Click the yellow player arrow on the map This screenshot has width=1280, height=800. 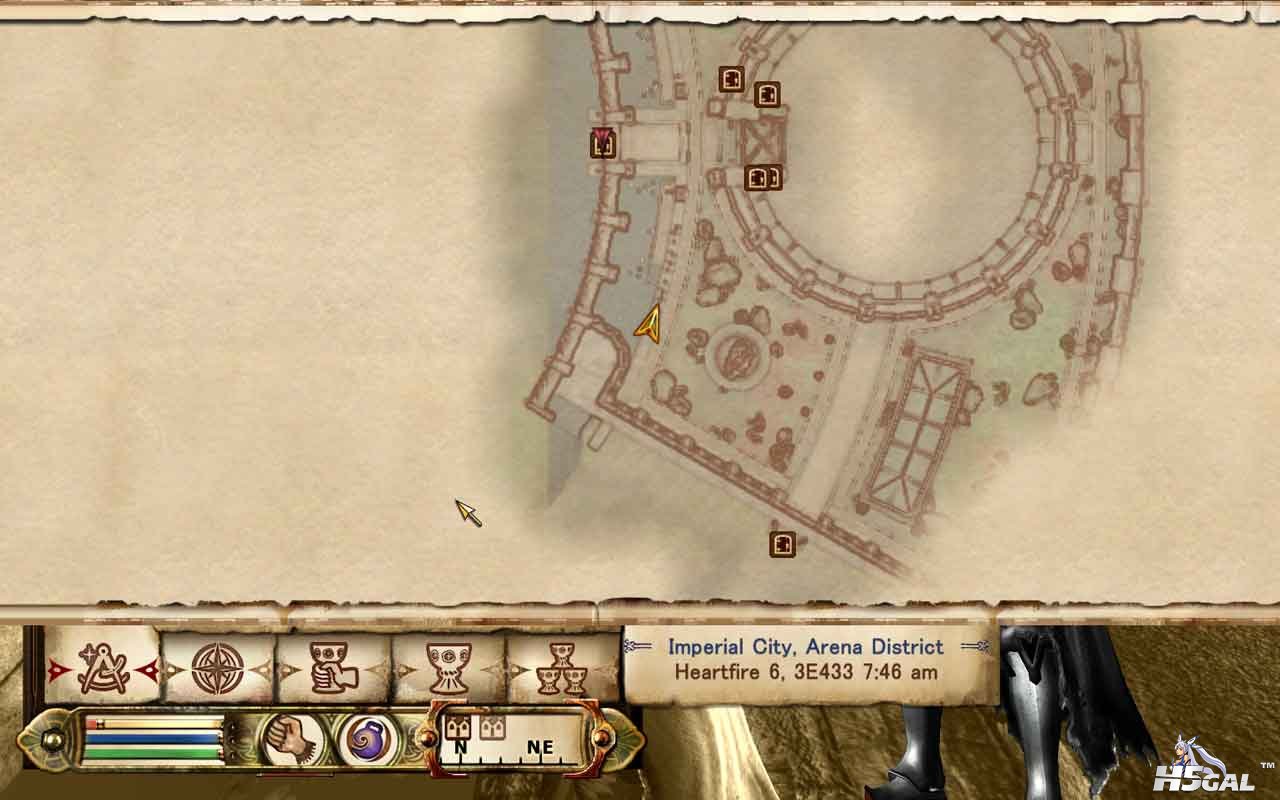650,324
